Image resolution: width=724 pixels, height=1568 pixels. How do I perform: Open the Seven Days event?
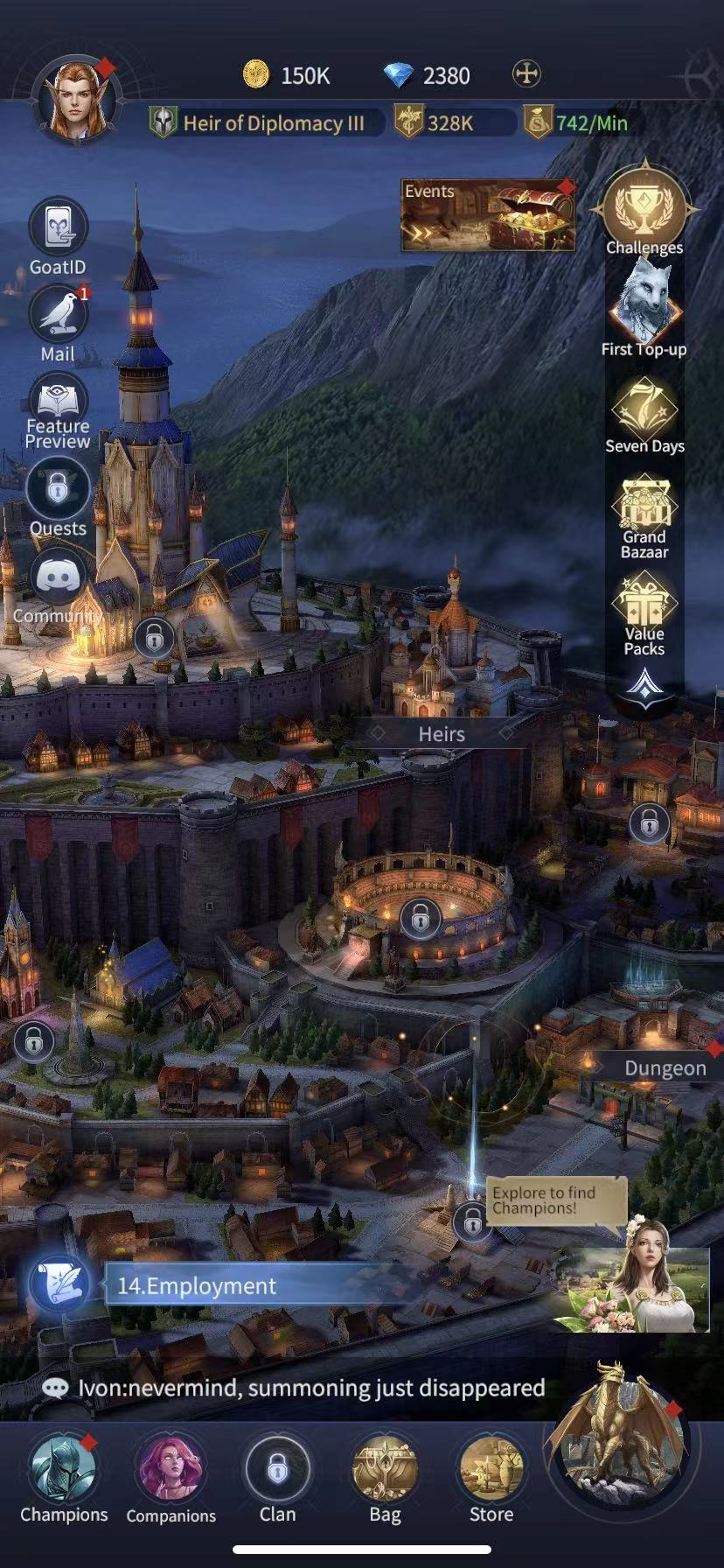pos(644,409)
